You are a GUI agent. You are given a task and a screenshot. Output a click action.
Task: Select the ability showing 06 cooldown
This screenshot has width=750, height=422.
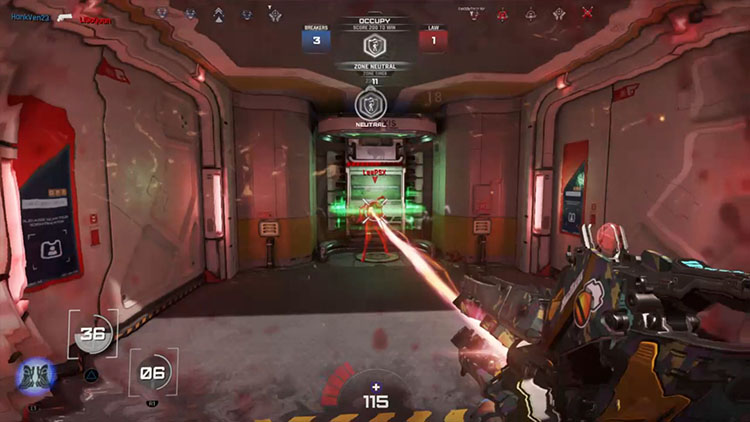(x=153, y=374)
